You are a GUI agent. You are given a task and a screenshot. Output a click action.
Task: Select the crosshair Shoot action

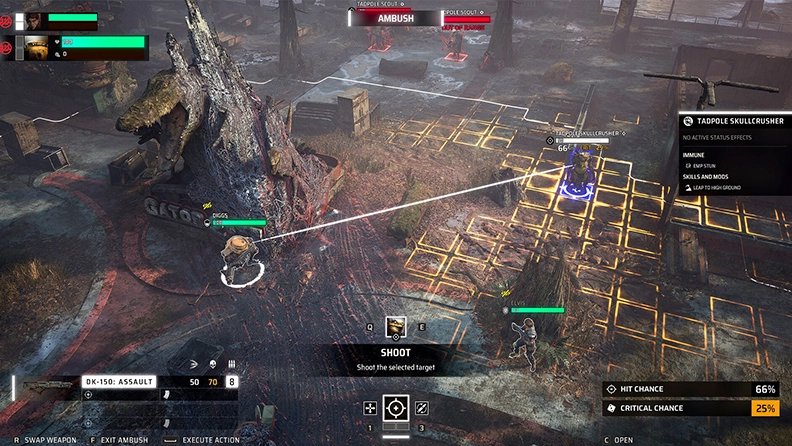click(x=397, y=408)
